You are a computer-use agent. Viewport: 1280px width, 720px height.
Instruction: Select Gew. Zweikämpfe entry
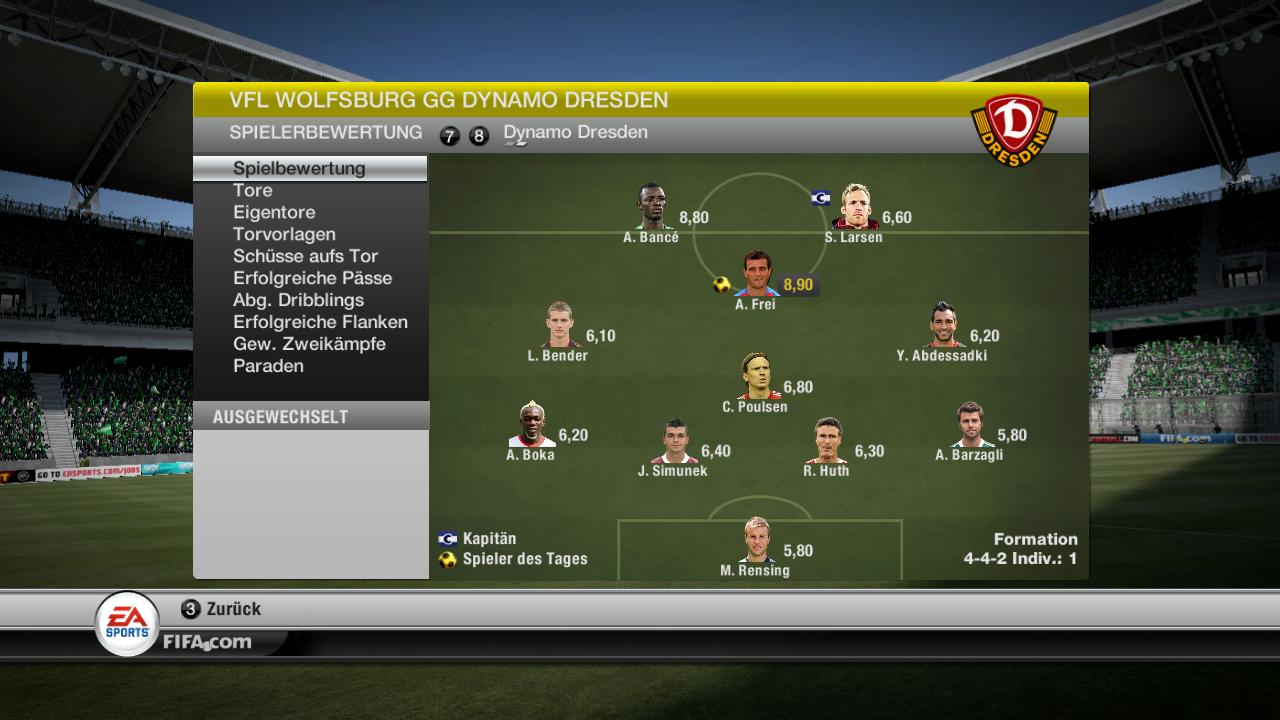(x=309, y=344)
